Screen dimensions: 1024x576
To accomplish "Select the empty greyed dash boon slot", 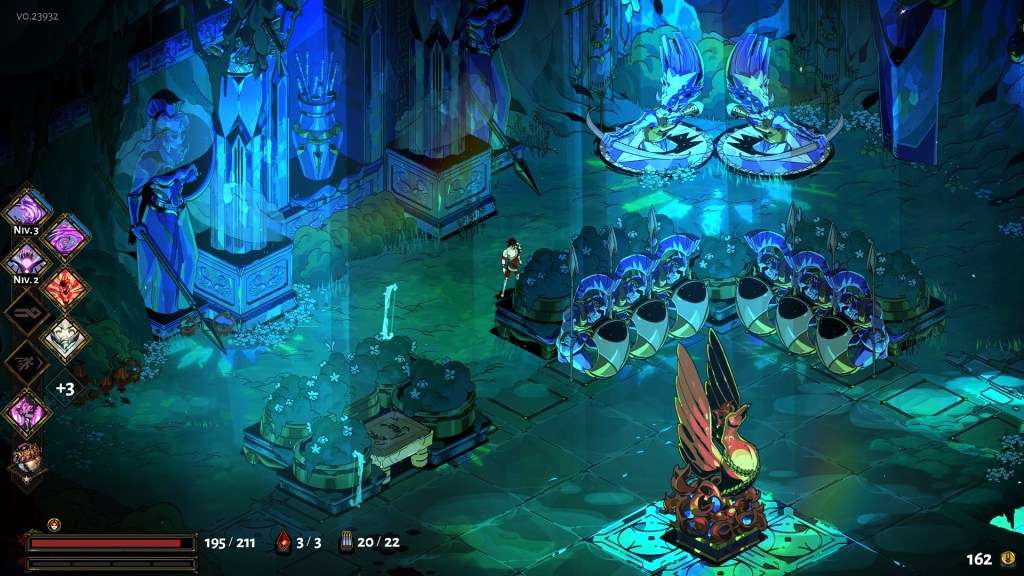I will coord(25,313).
